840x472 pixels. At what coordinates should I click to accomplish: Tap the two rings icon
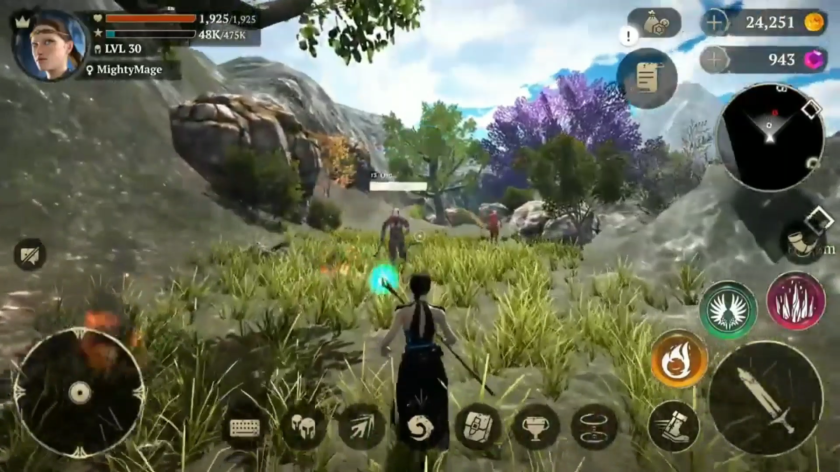[x=594, y=427]
